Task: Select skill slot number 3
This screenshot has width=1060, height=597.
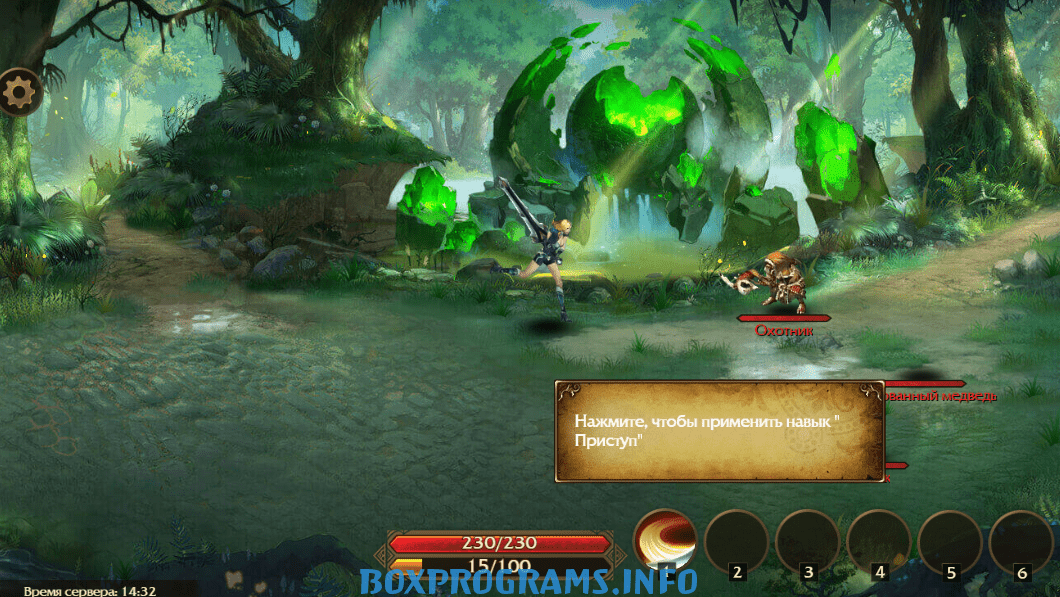Action: (x=807, y=543)
